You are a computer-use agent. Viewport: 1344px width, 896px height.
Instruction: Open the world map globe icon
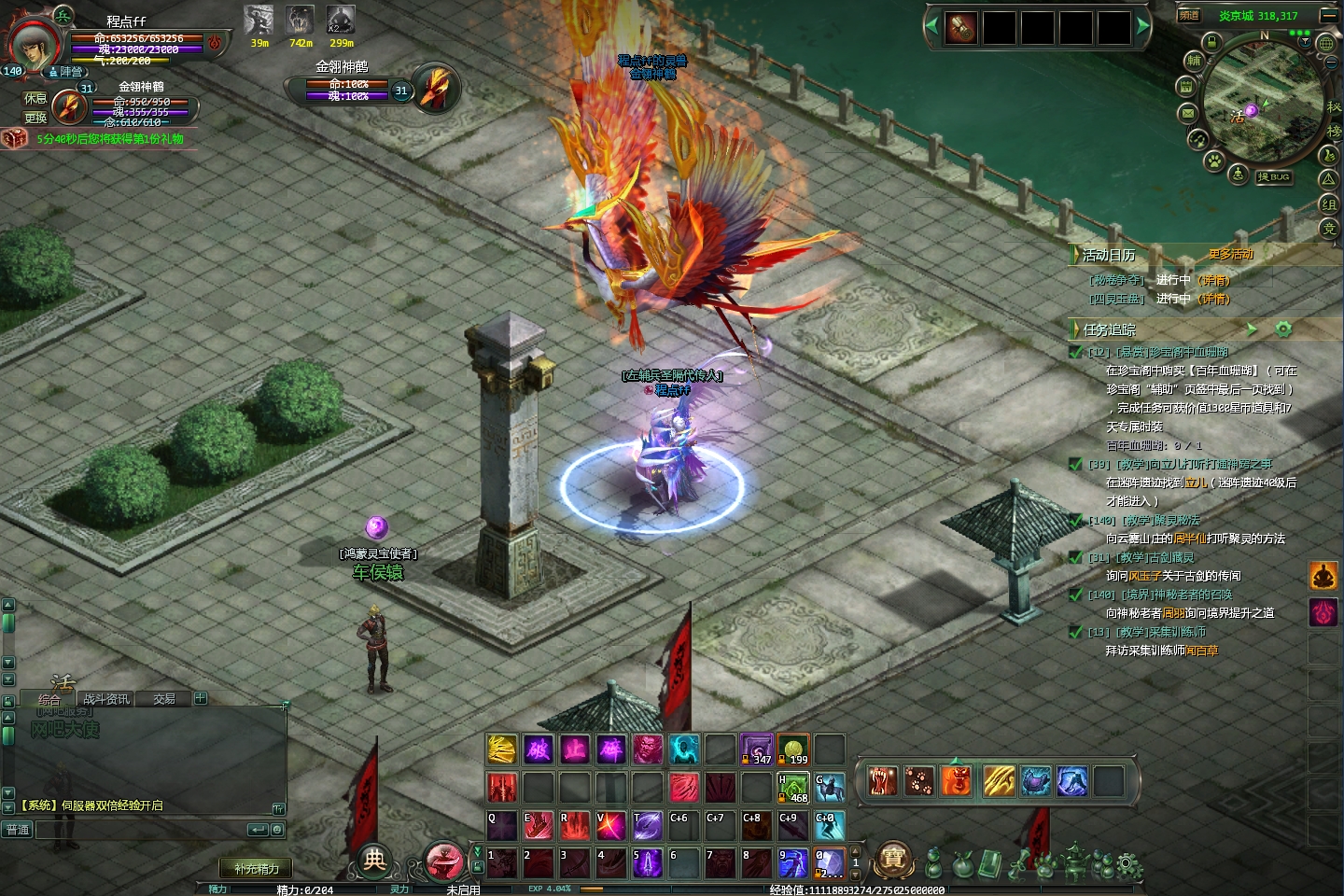pos(1325,43)
